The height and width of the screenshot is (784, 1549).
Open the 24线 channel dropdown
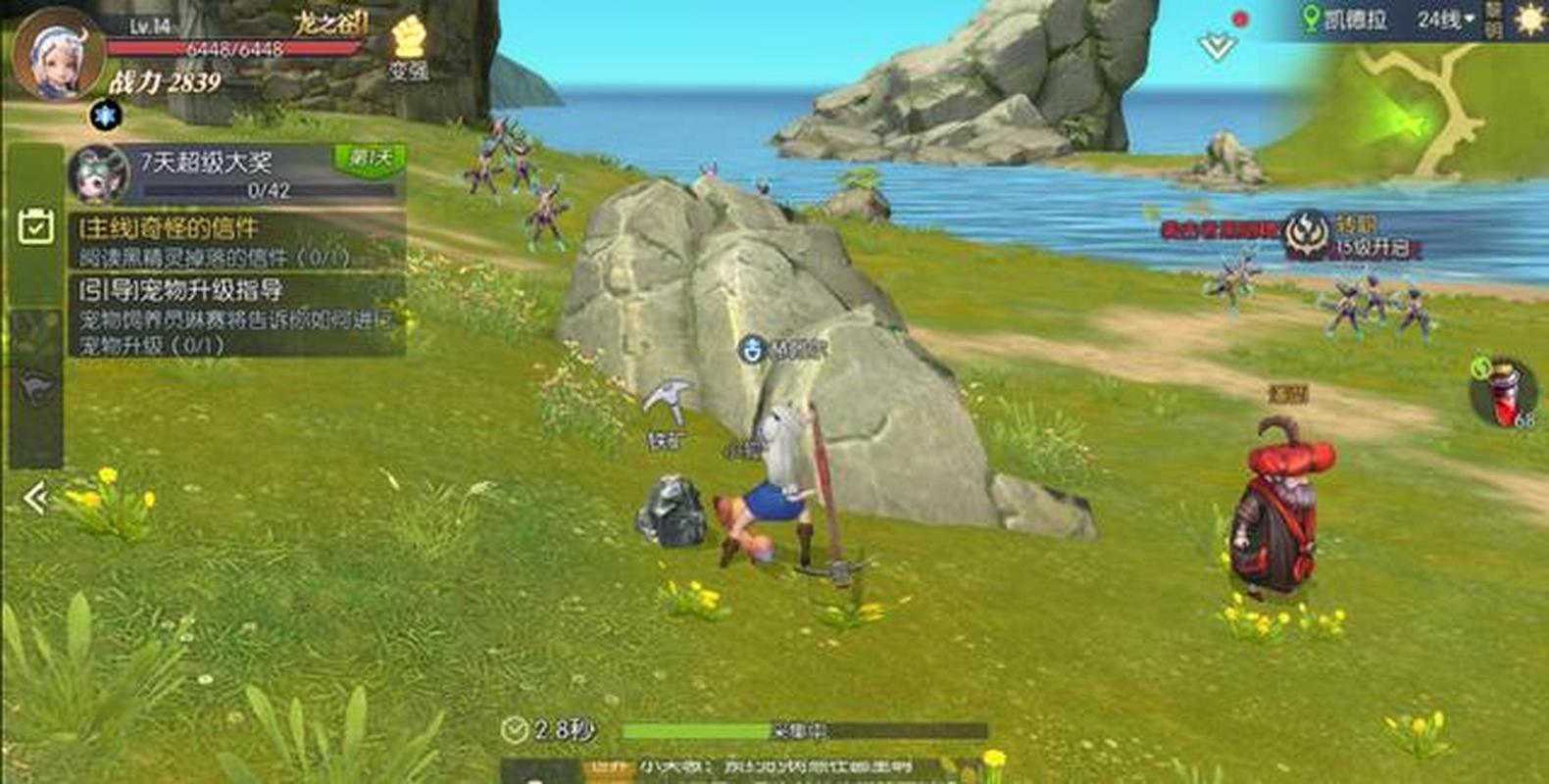coord(1445,20)
